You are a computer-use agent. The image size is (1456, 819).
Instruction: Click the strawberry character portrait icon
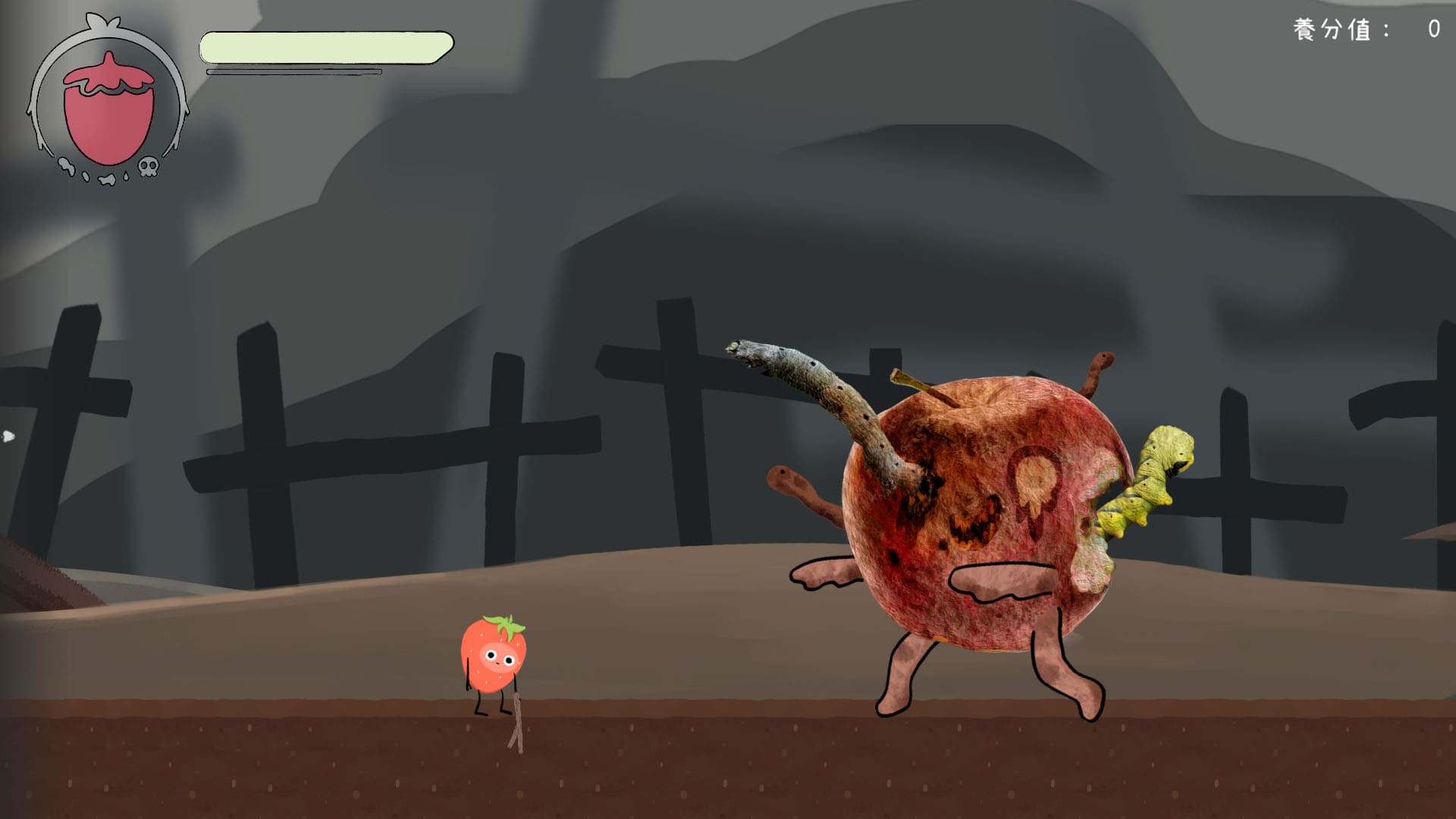click(x=108, y=106)
